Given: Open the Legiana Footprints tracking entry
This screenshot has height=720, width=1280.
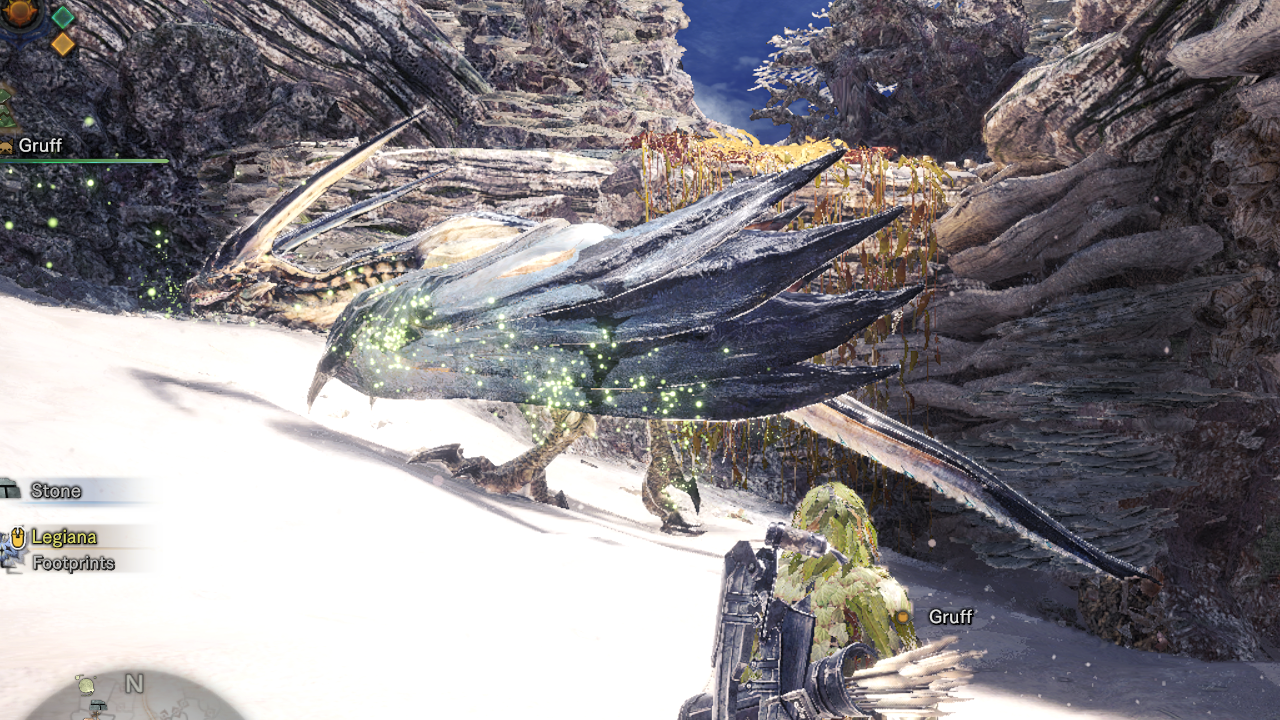Looking at the screenshot, I should point(72,550).
